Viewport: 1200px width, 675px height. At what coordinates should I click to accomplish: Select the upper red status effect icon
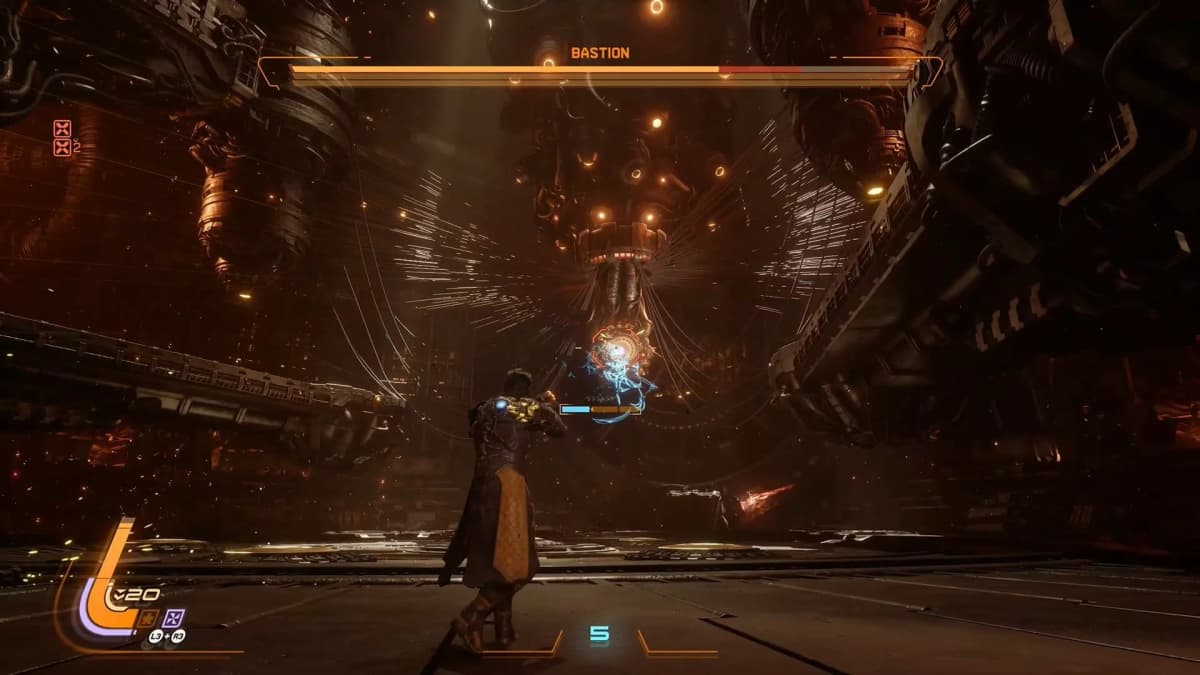click(64, 128)
